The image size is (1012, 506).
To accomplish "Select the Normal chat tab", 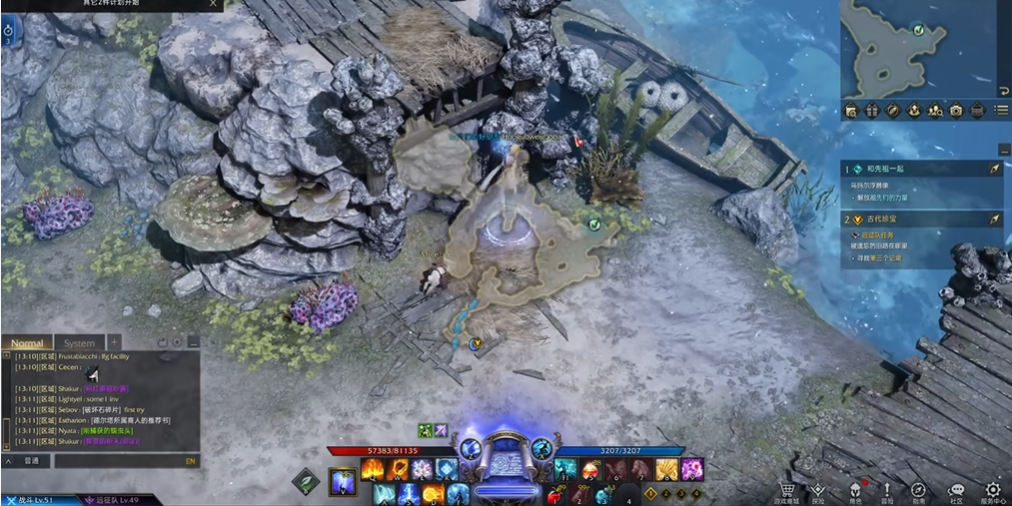I will (x=27, y=343).
